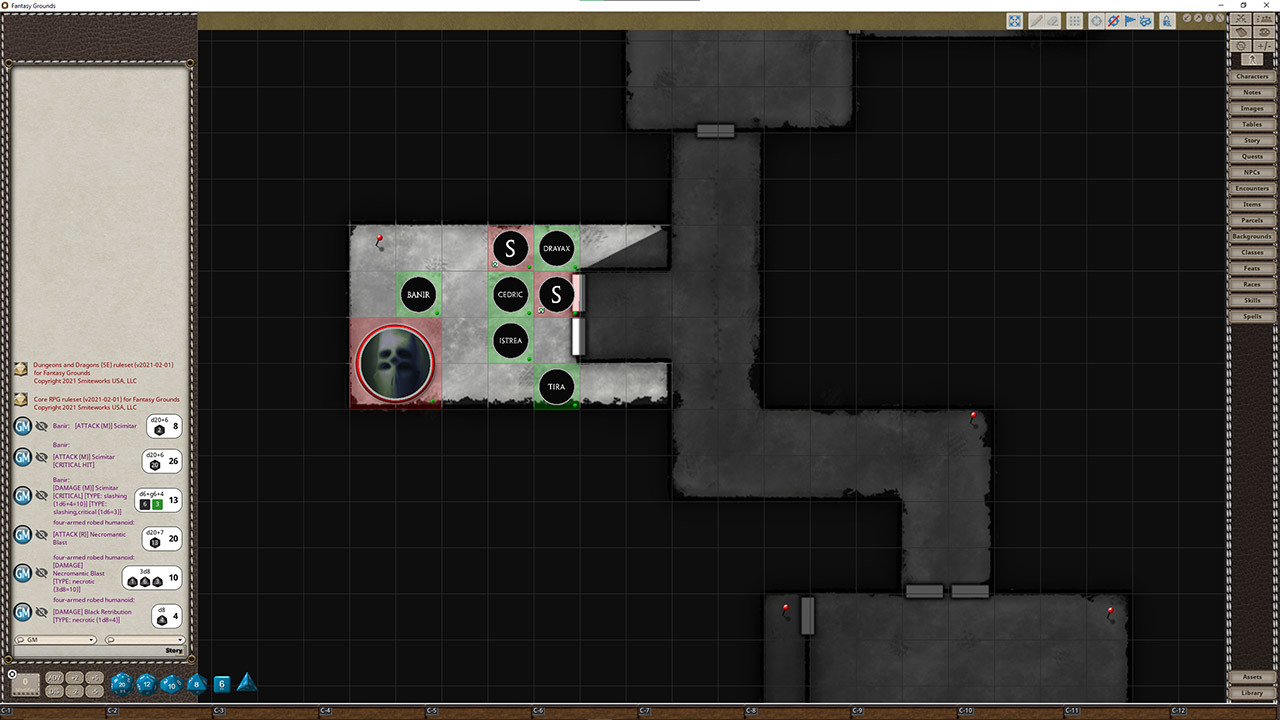The width and height of the screenshot is (1280, 720).
Task: Toggle the ADV advantage dice modifier
Action: (x=55, y=678)
